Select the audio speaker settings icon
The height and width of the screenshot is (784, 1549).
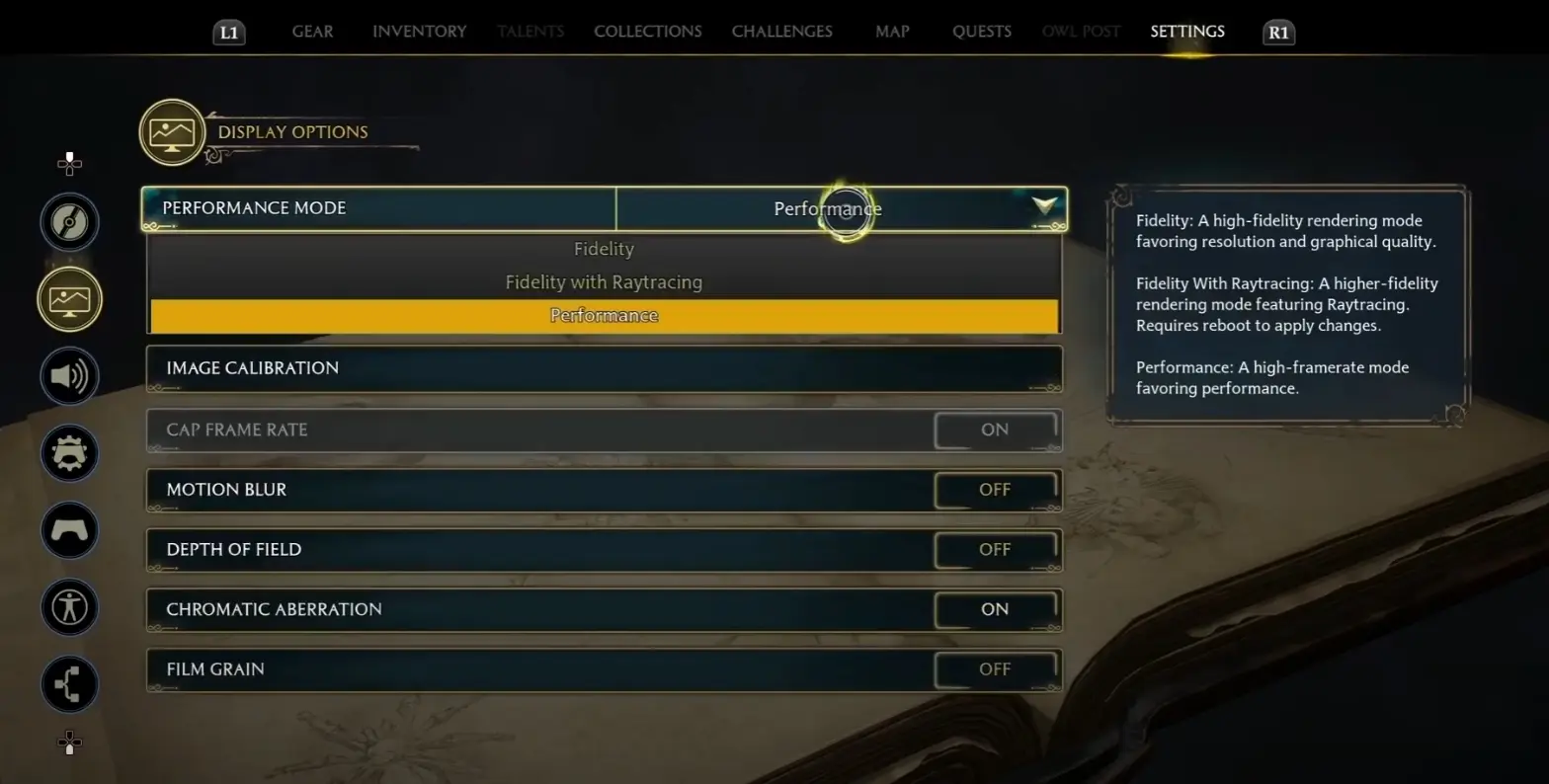(69, 376)
